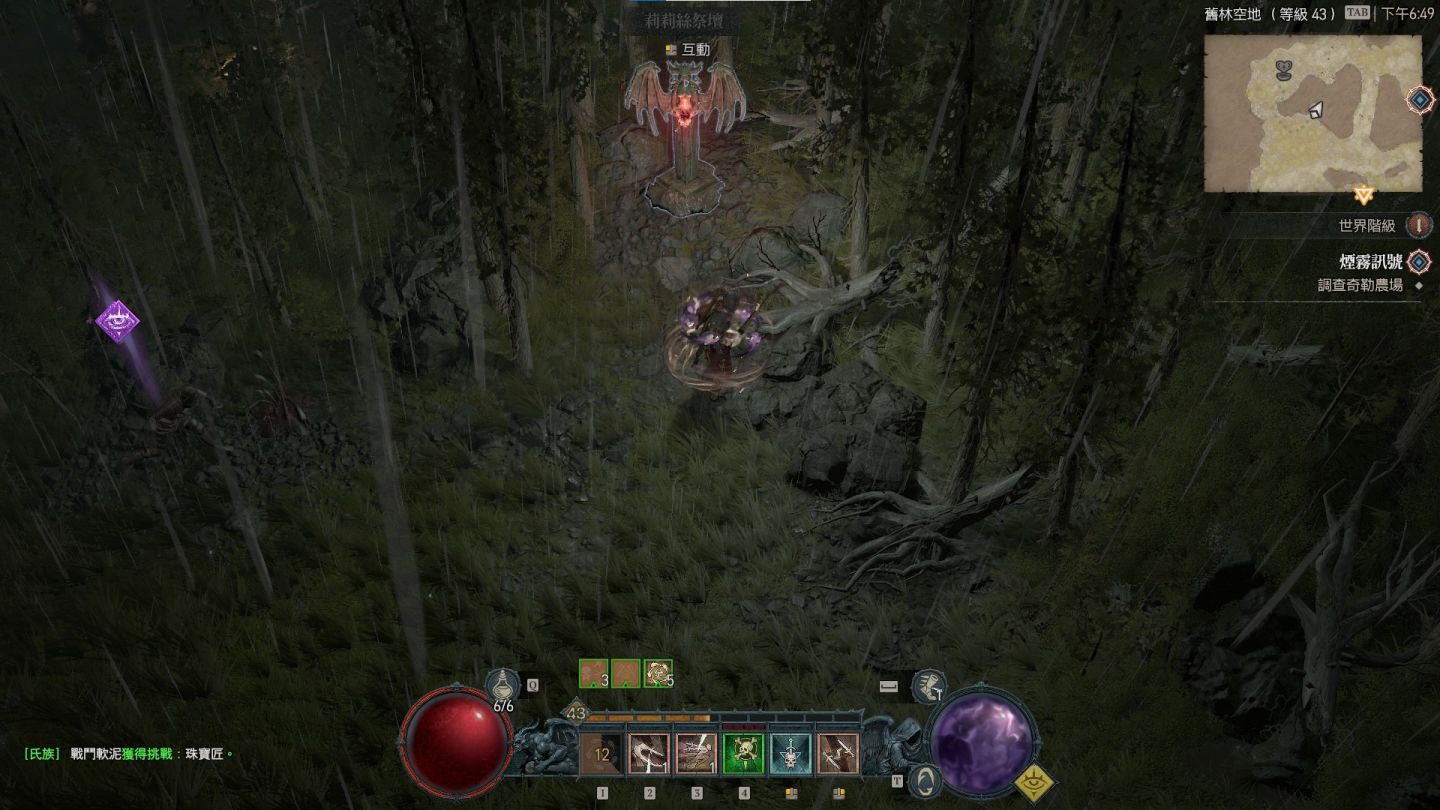Inspect the flower buff icon with count 5
Screen dimensions: 1440x810
pyautogui.click(x=658, y=673)
